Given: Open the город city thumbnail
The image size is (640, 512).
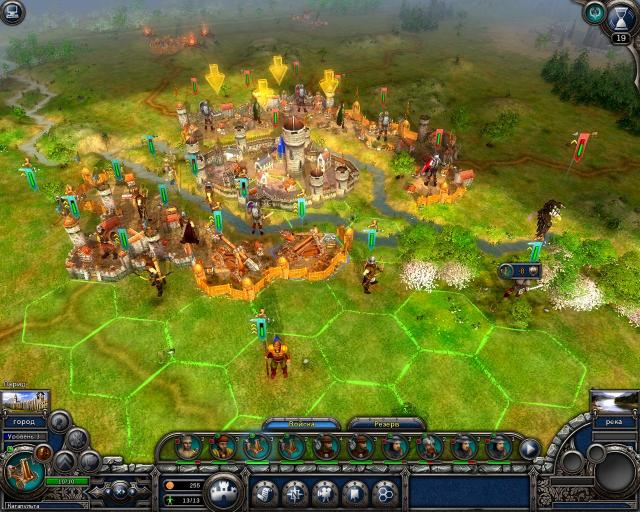Looking at the screenshot, I should [x=25, y=403].
